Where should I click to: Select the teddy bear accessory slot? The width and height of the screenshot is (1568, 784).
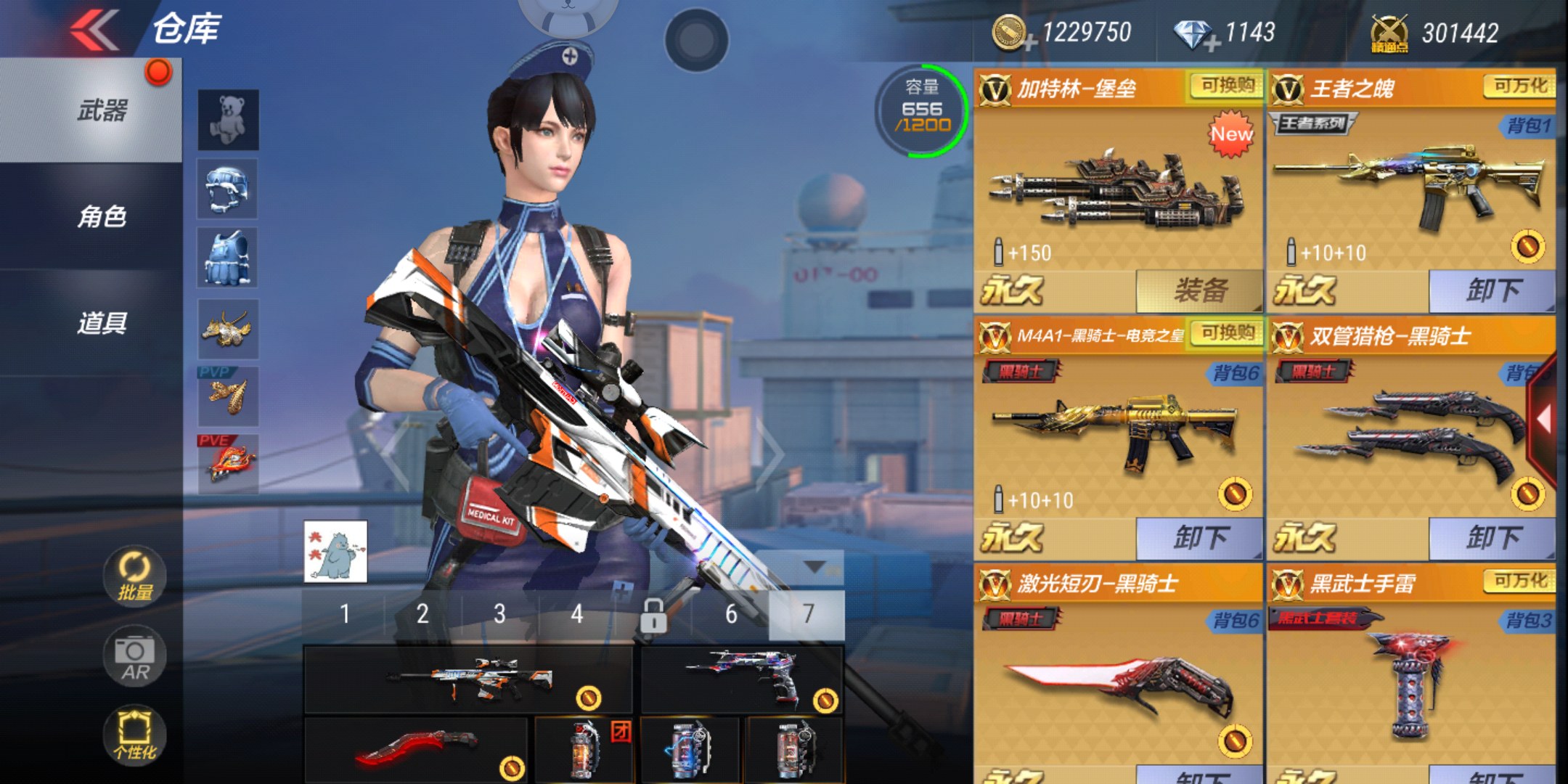click(228, 120)
